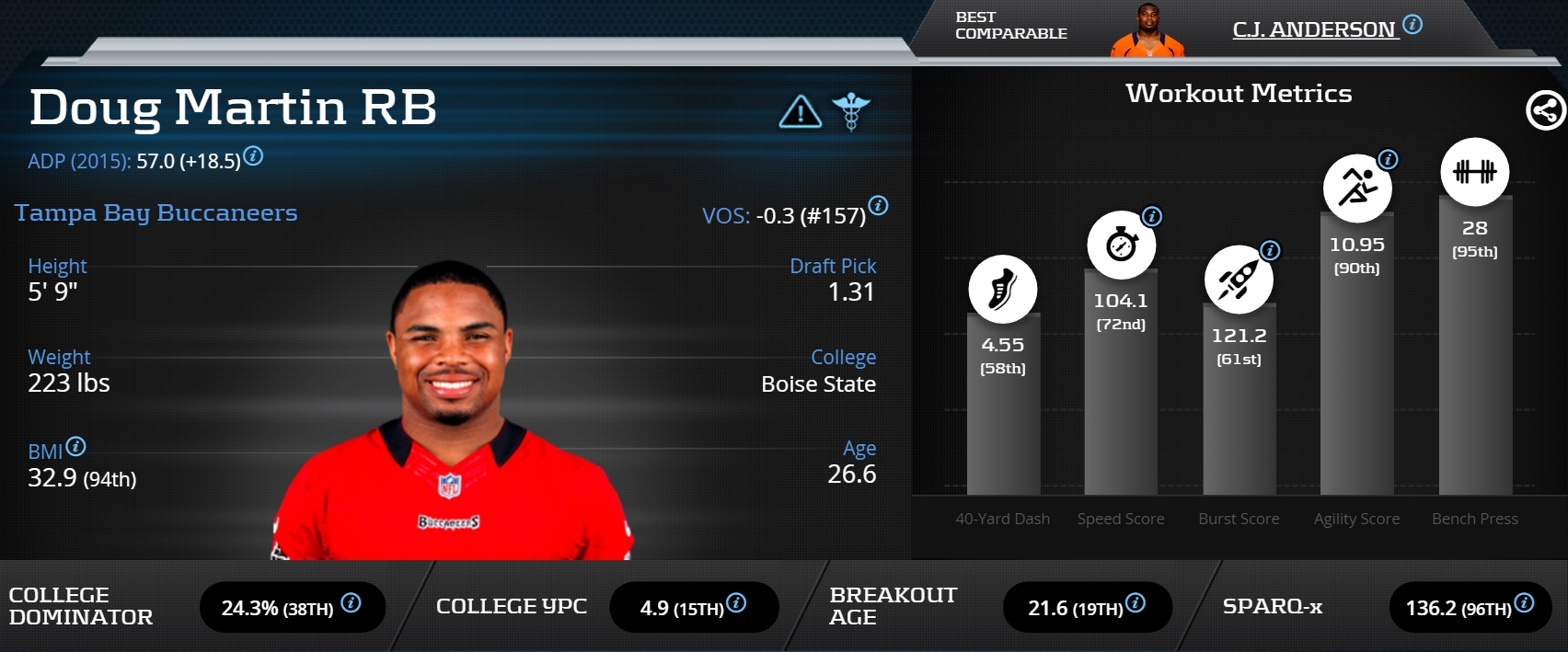Screen dimensions: 1568x652
Task: Show Speed Score info icon
Action: click(1152, 217)
